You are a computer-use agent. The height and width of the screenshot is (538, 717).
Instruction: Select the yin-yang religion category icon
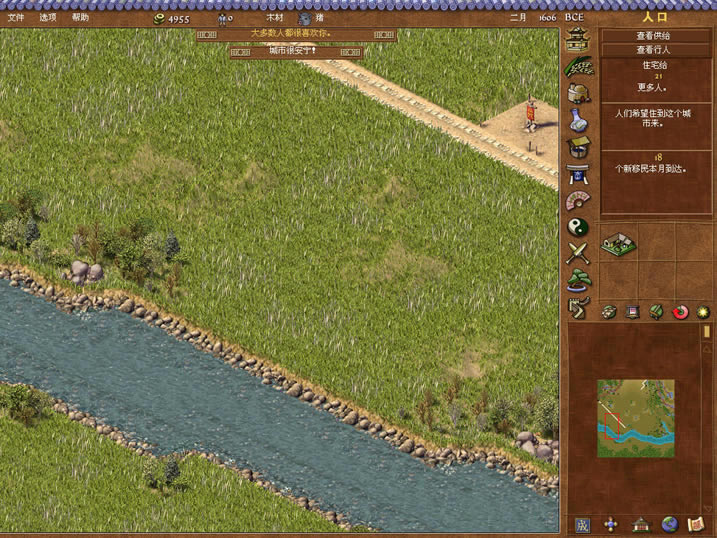(x=578, y=227)
